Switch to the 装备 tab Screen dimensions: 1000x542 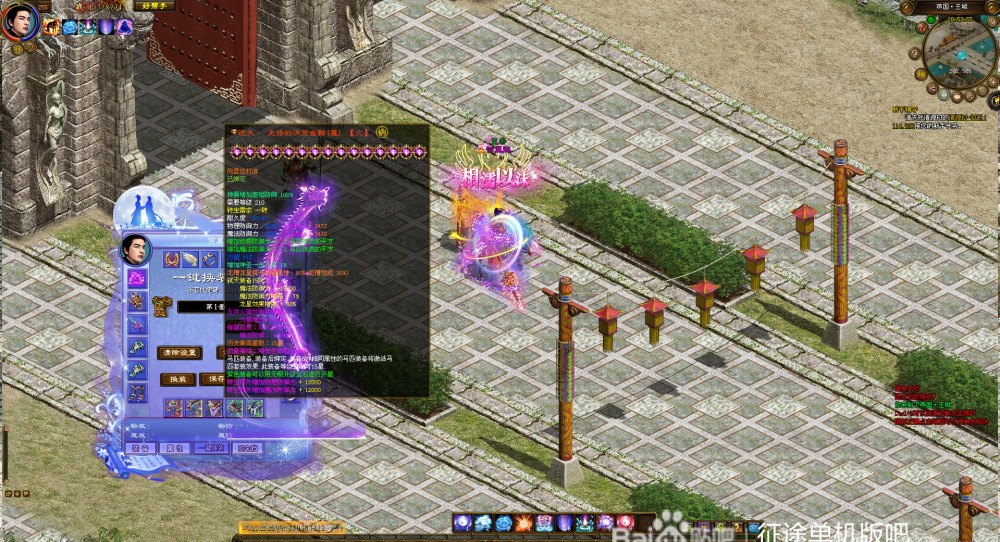142,448
